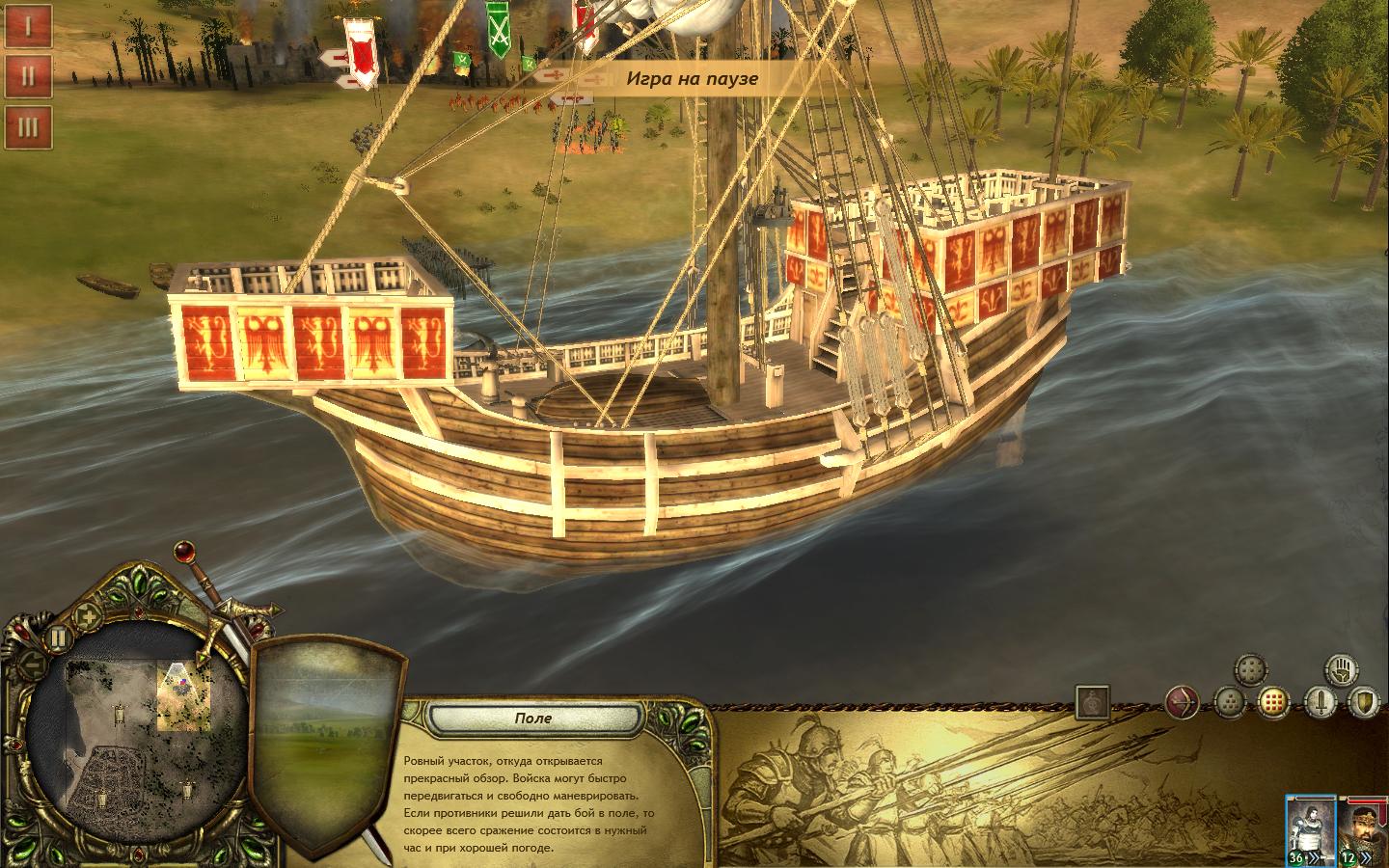Image resolution: width=1389 pixels, height=868 pixels.
Task: Select the red square block formation
Action: point(1273,702)
